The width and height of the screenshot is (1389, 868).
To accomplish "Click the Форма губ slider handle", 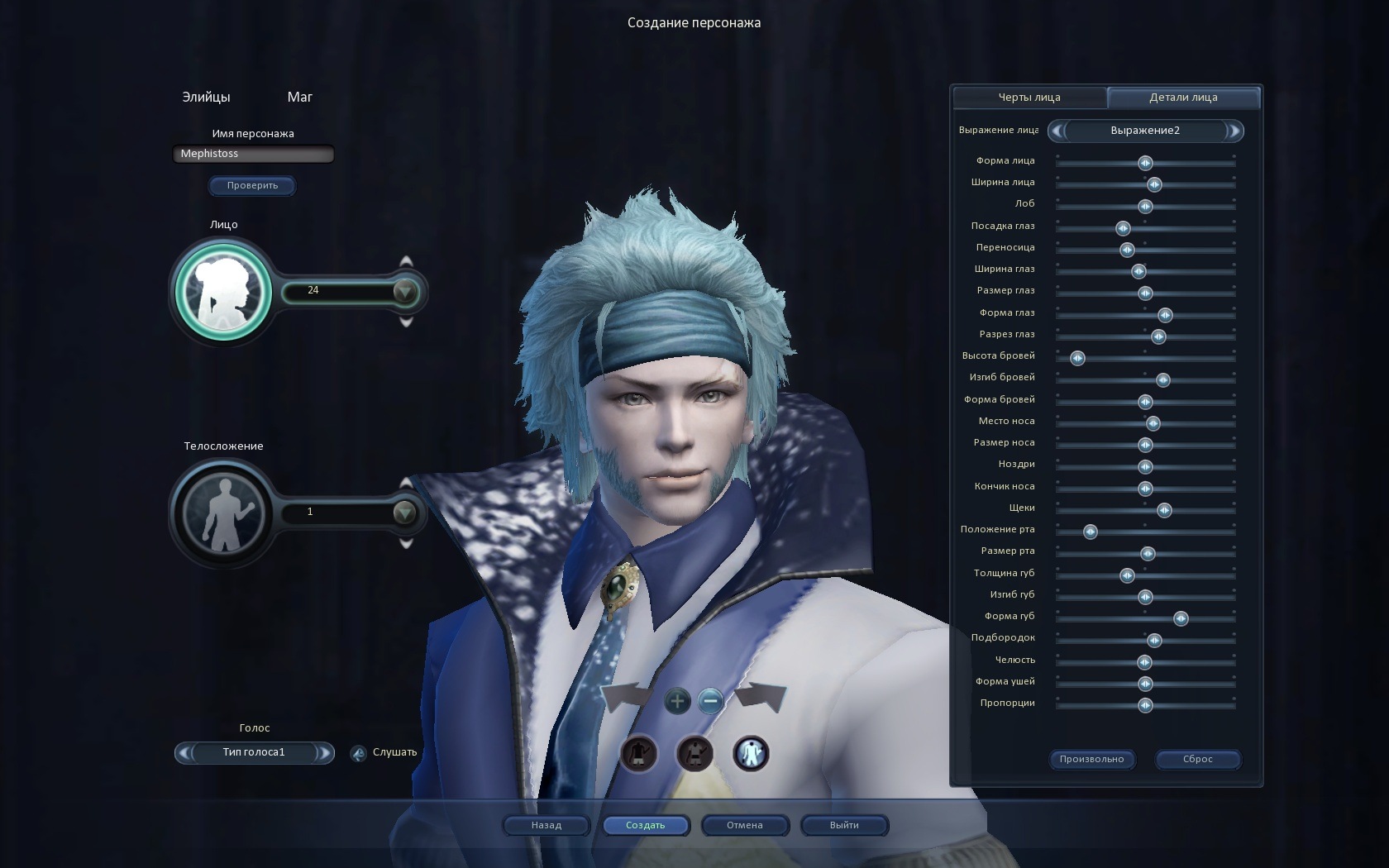I will coord(1181,618).
